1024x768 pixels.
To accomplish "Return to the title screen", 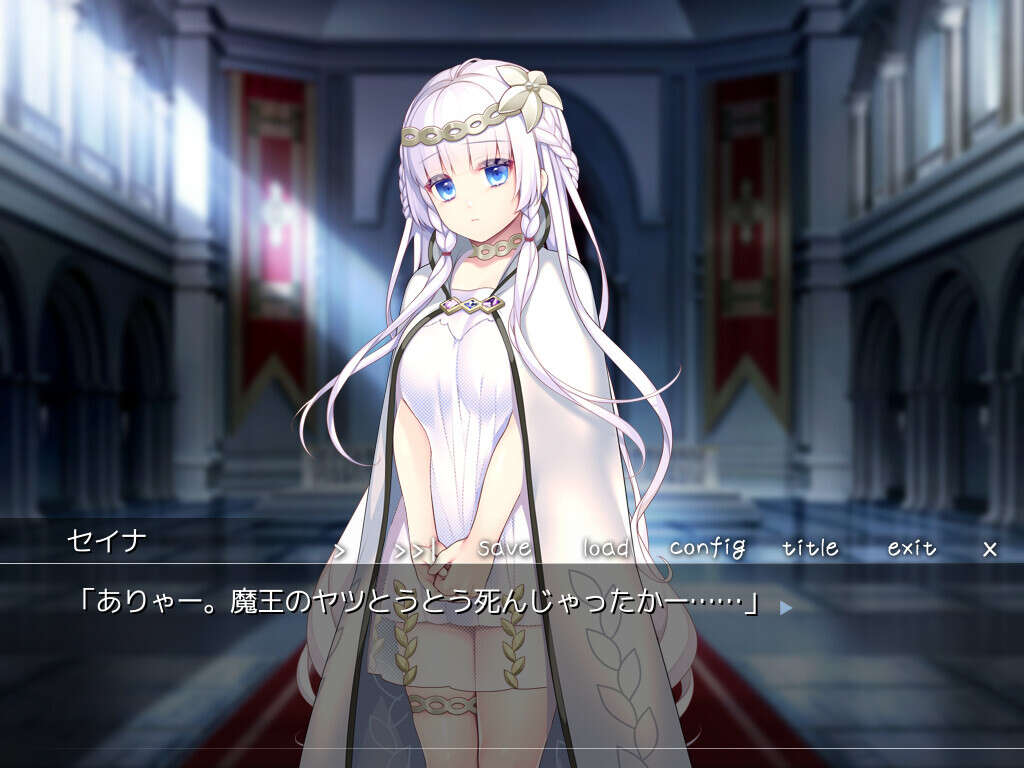I will (811, 548).
